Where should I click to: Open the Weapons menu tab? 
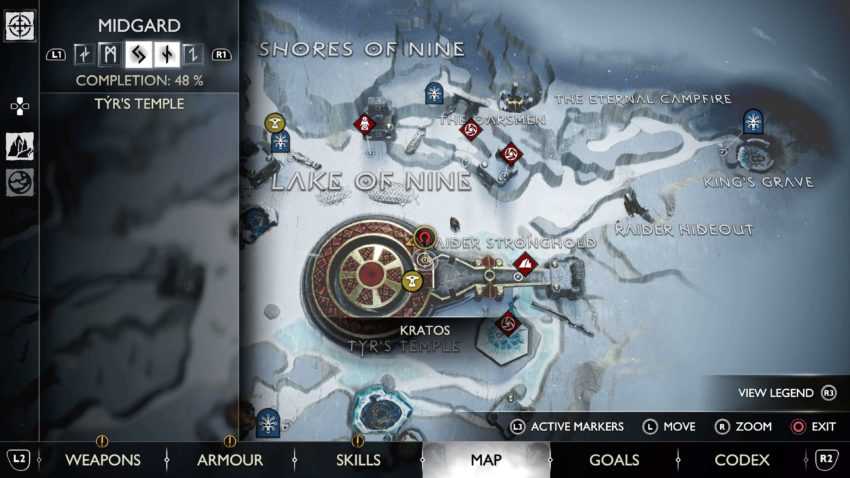click(103, 460)
